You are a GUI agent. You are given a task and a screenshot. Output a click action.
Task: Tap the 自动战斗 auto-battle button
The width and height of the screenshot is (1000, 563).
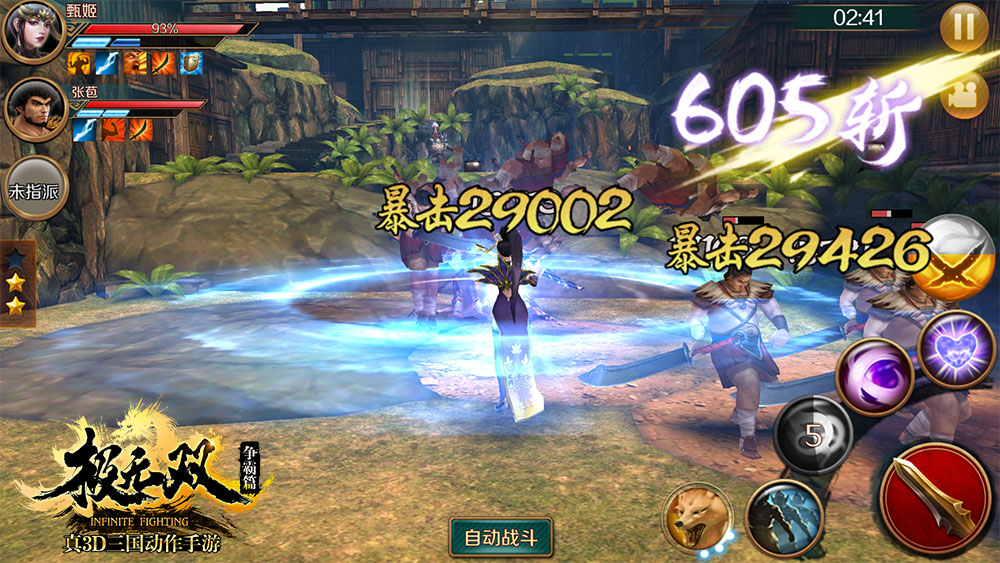501,537
